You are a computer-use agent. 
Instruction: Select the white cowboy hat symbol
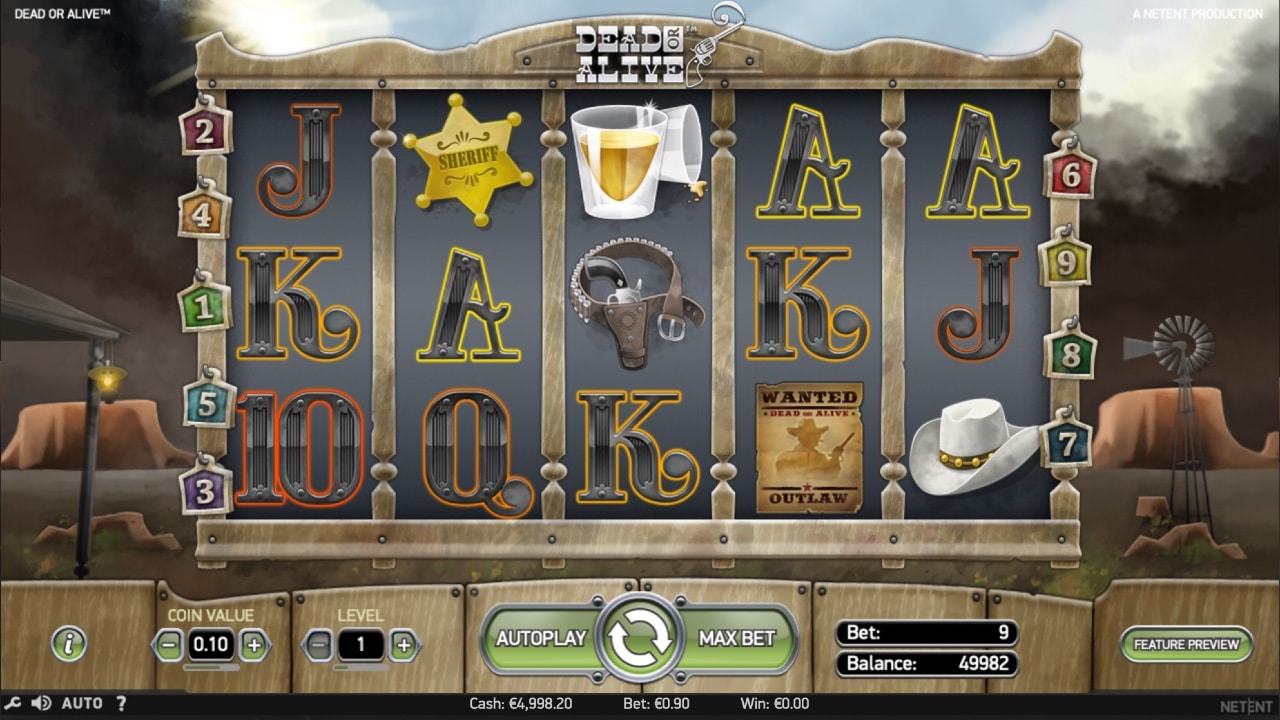(x=973, y=443)
